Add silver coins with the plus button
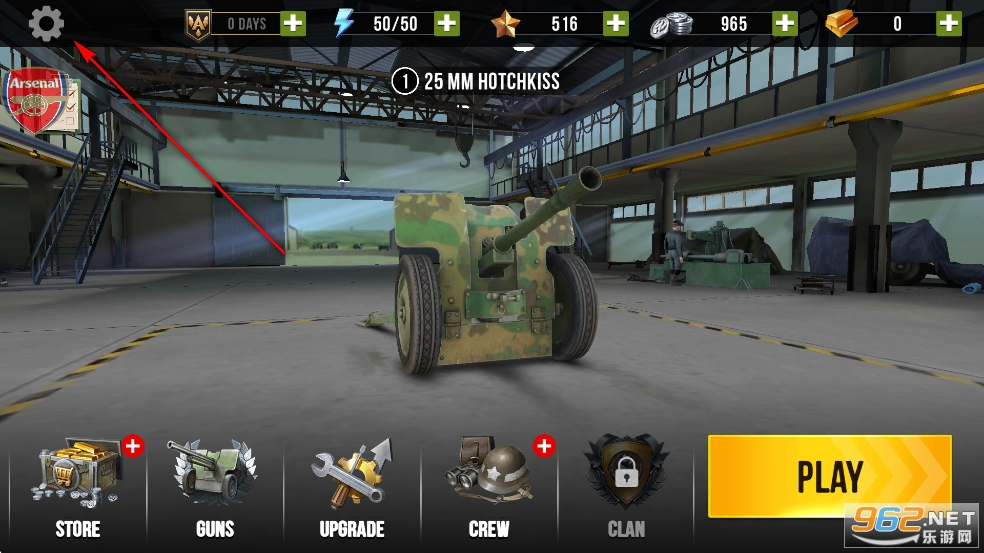 click(786, 23)
